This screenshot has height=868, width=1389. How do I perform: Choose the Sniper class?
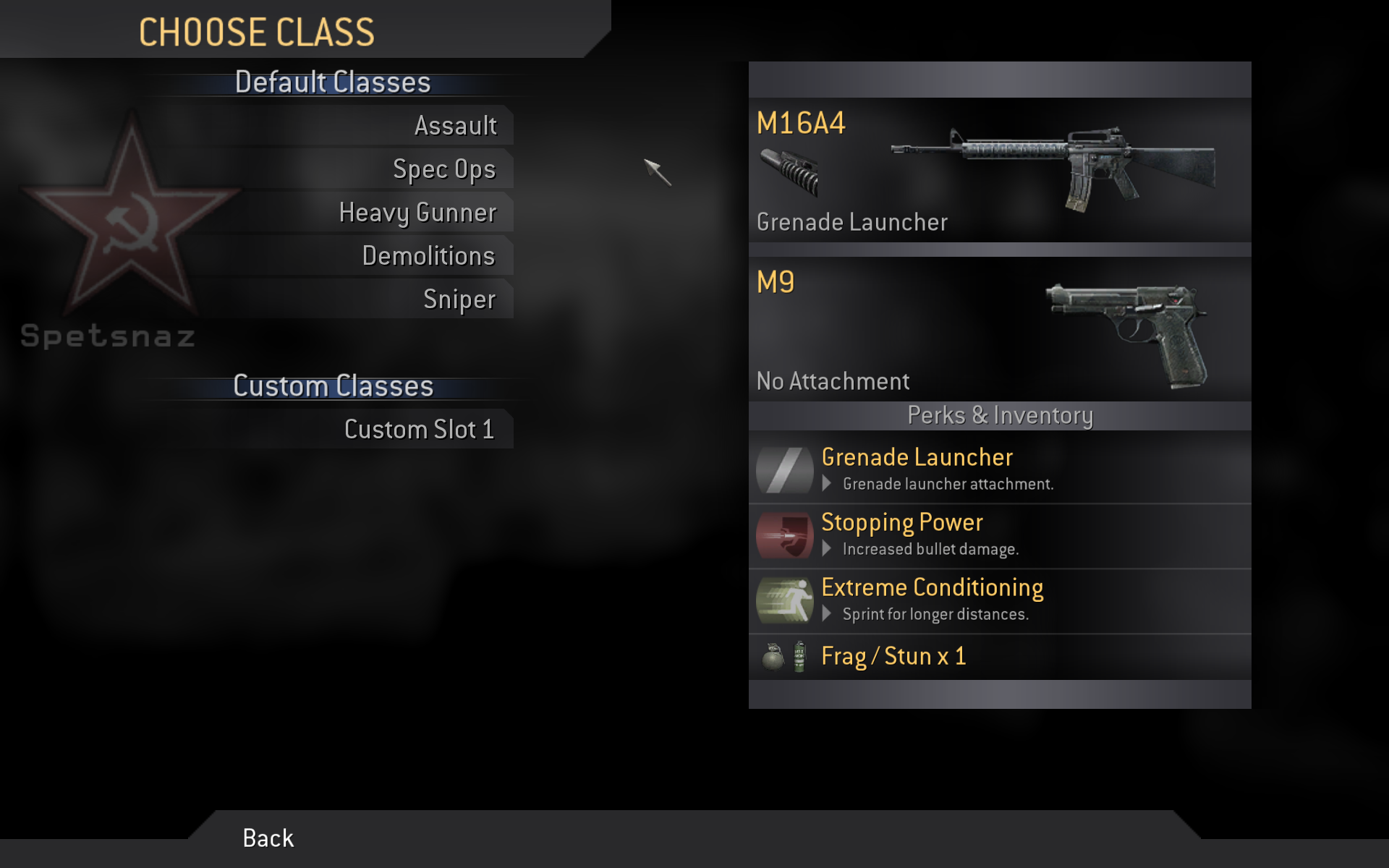click(x=459, y=299)
